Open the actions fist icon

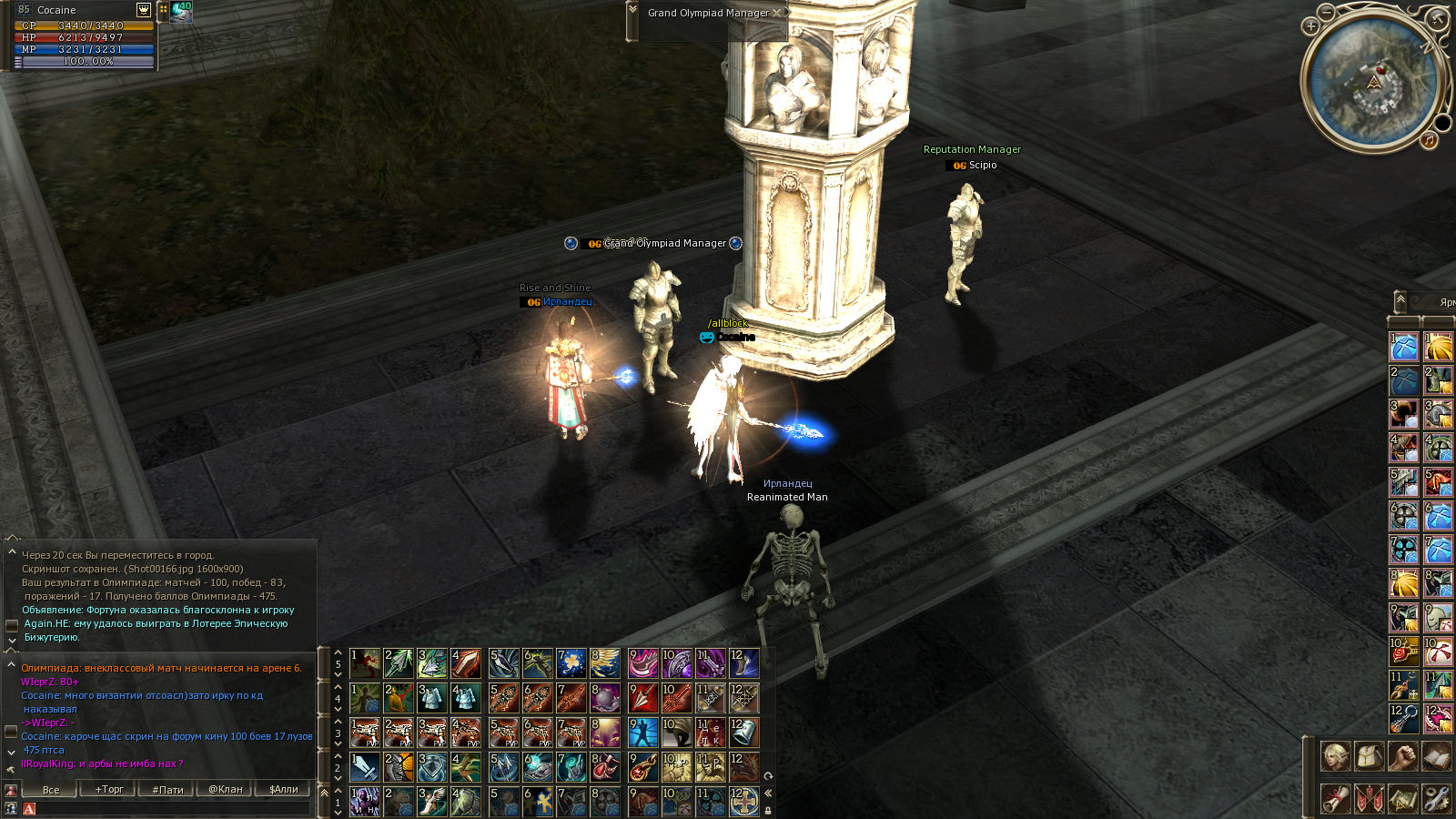1402,756
